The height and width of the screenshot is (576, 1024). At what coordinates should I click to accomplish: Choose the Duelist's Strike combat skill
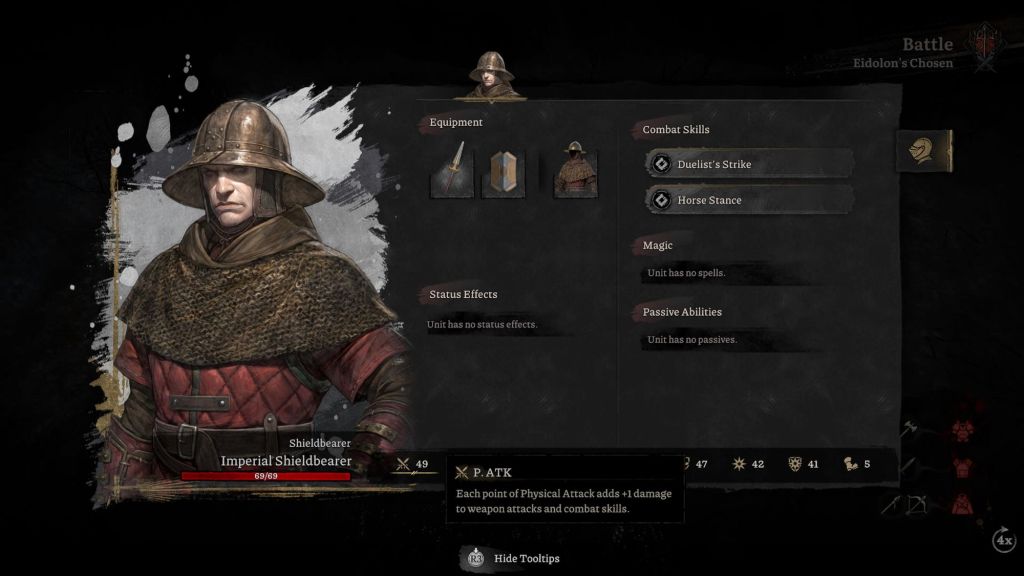pyautogui.click(x=750, y=164)
